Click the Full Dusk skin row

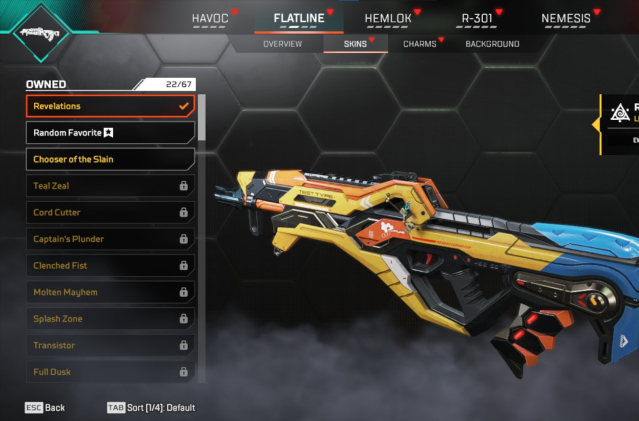(x=110, y=372)
